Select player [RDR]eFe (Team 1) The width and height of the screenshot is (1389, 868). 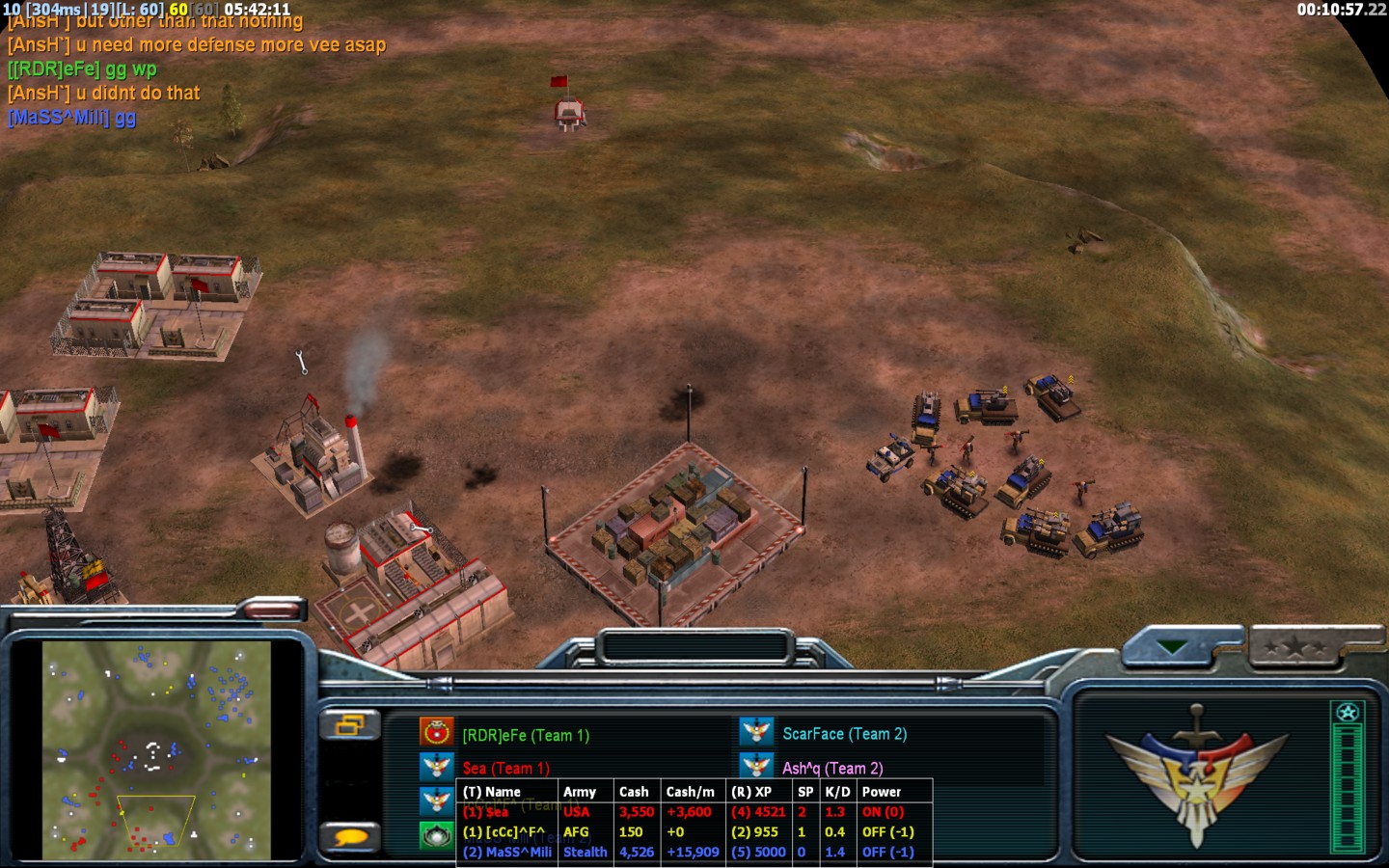click(526, 735)
